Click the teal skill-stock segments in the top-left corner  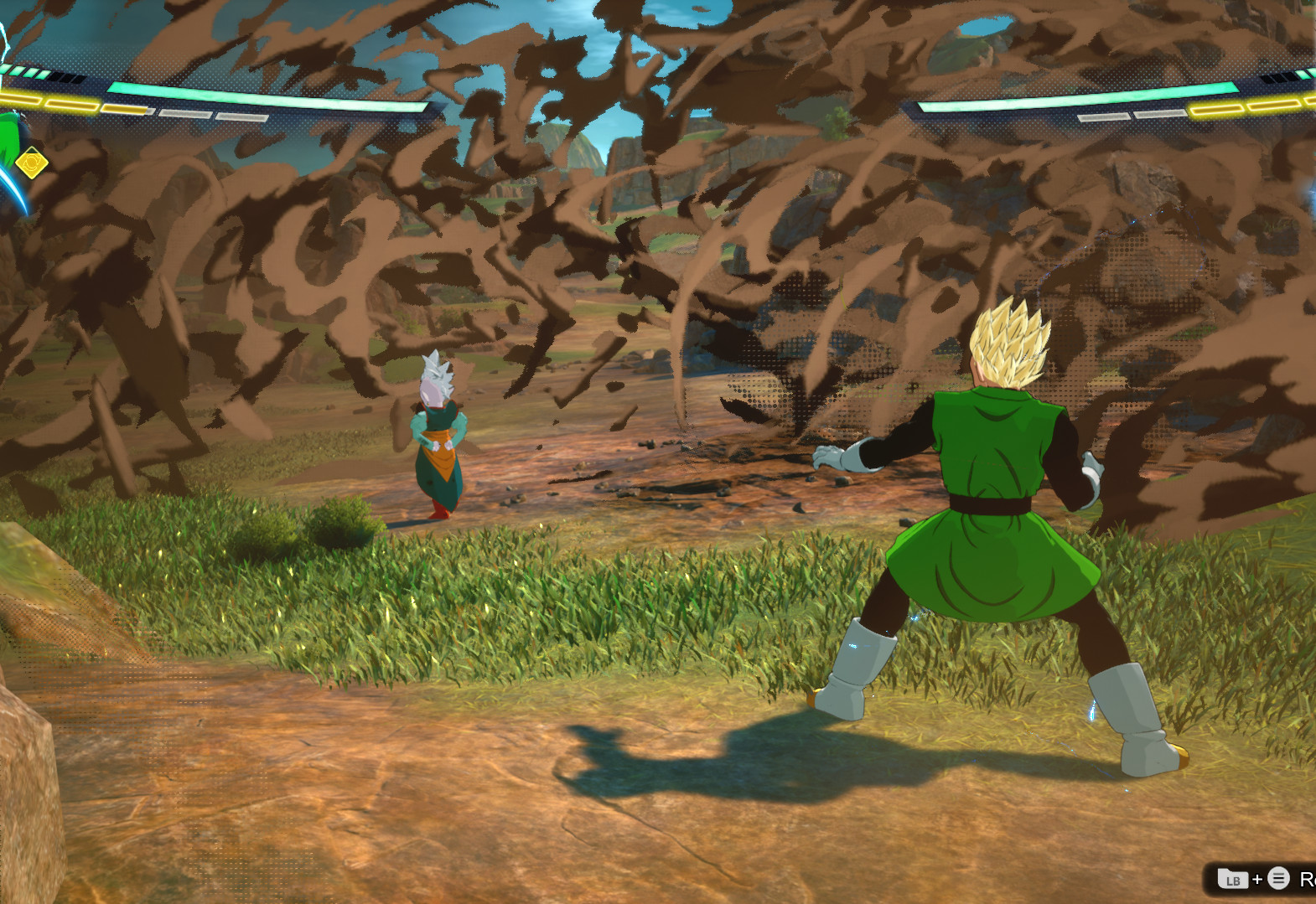click(x=25, y=74)
